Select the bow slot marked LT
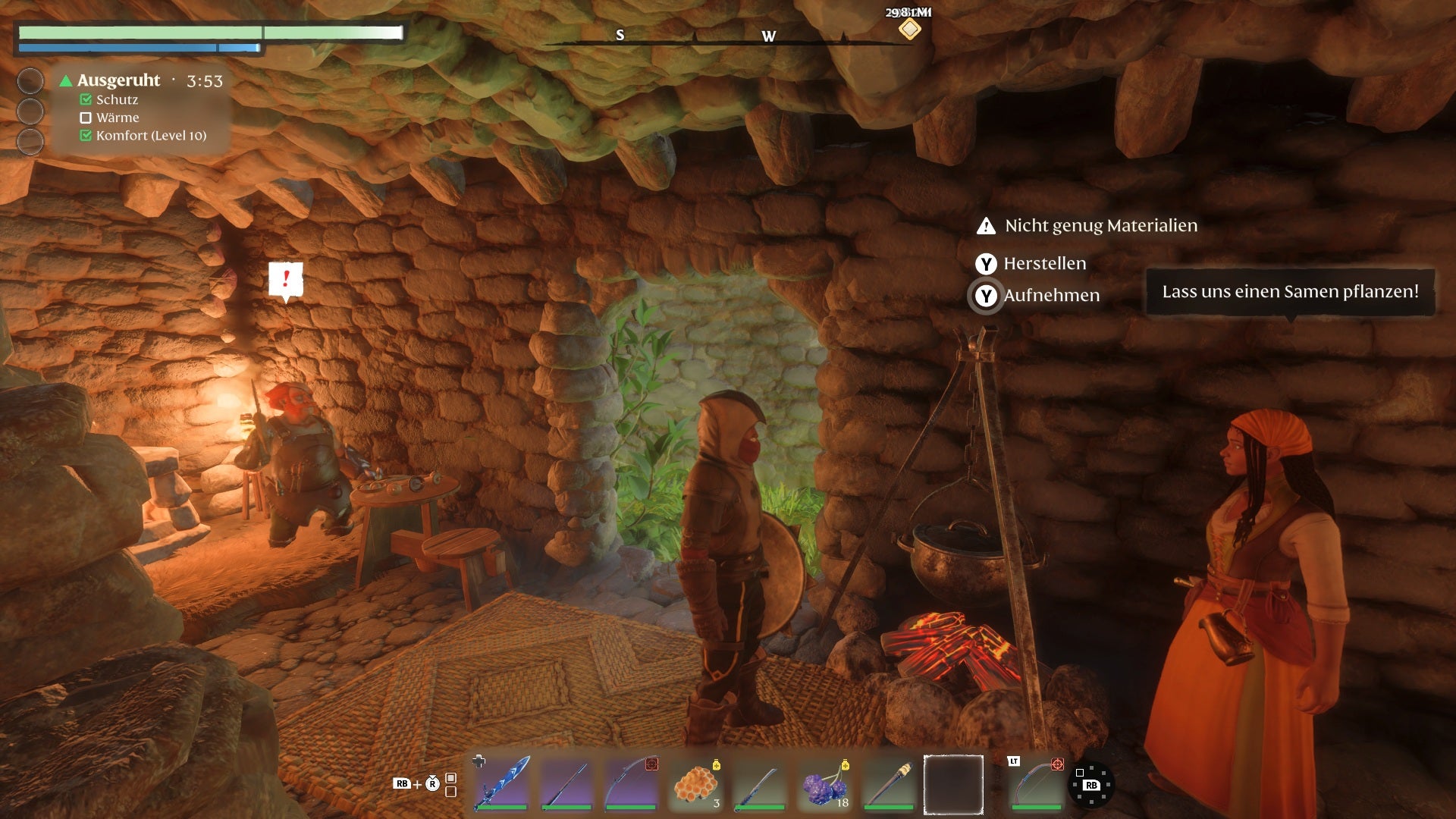The width and height of the screenshot is (1456, 819). click(x=1036, y=783)
